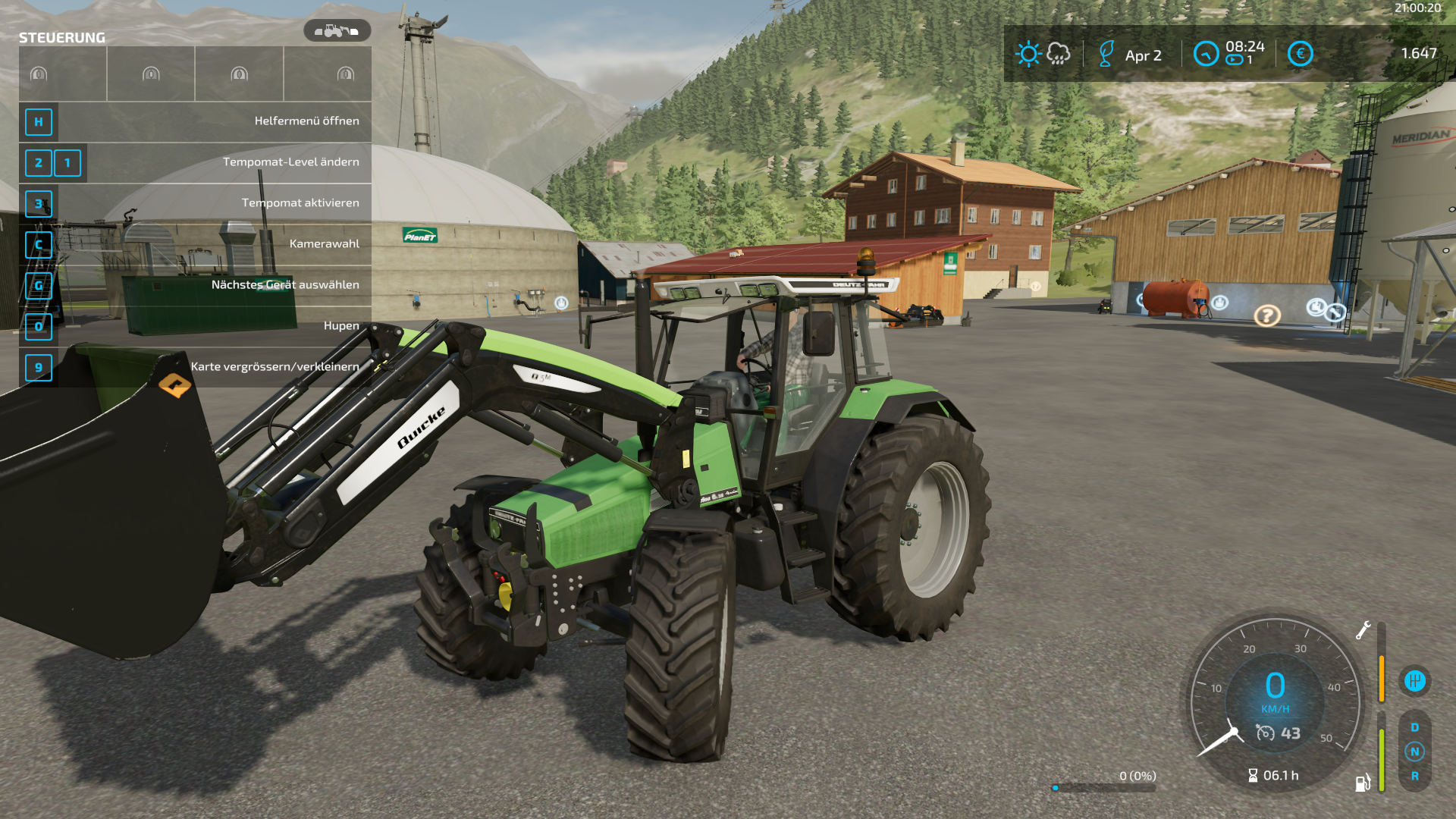
Task: Click the clock icon beside the time
Action: tap(1206, 54)
